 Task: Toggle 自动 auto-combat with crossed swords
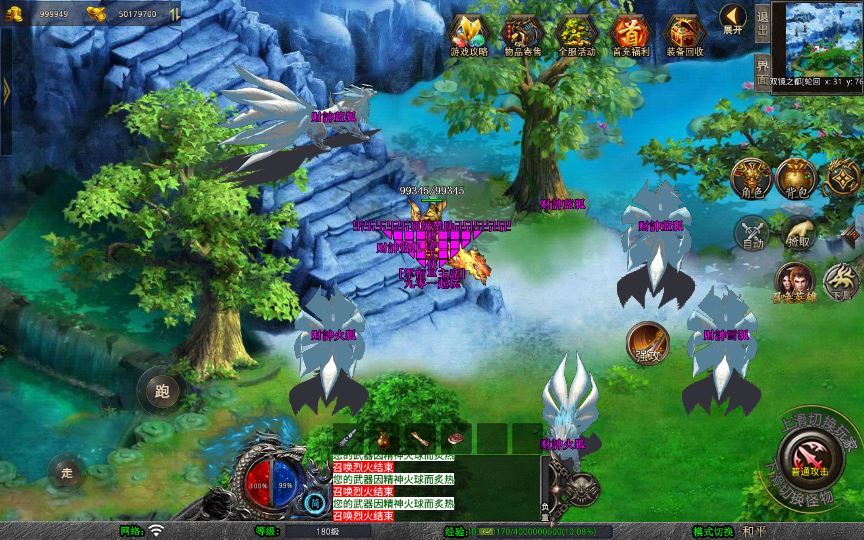[x=751, y=233]
